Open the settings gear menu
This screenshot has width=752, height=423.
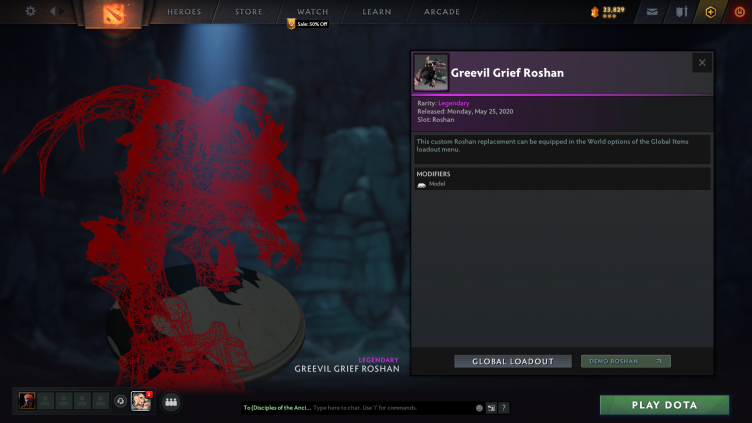point(30,12)
